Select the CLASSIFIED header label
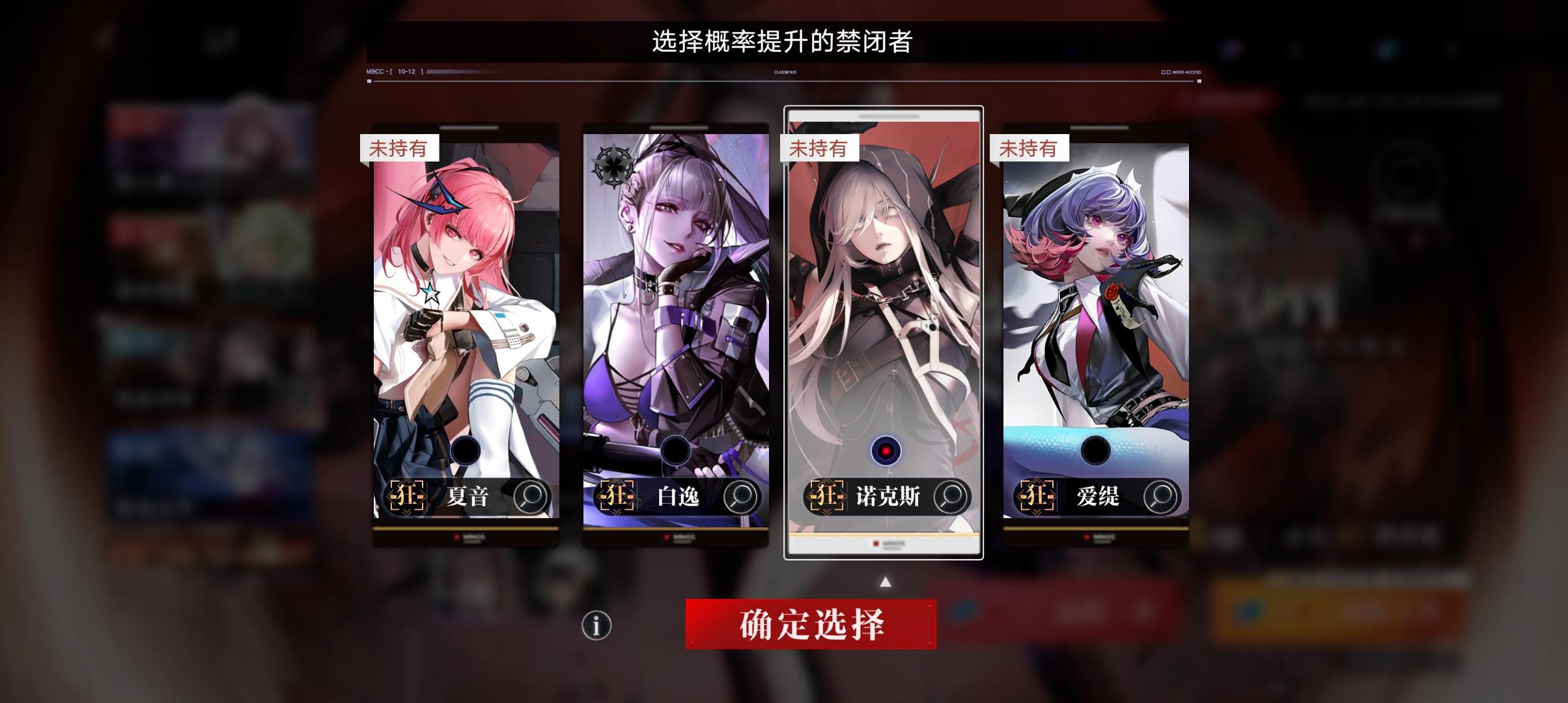Image resolution: width=1568 pixels, height=703 pixels. (785, 72)
